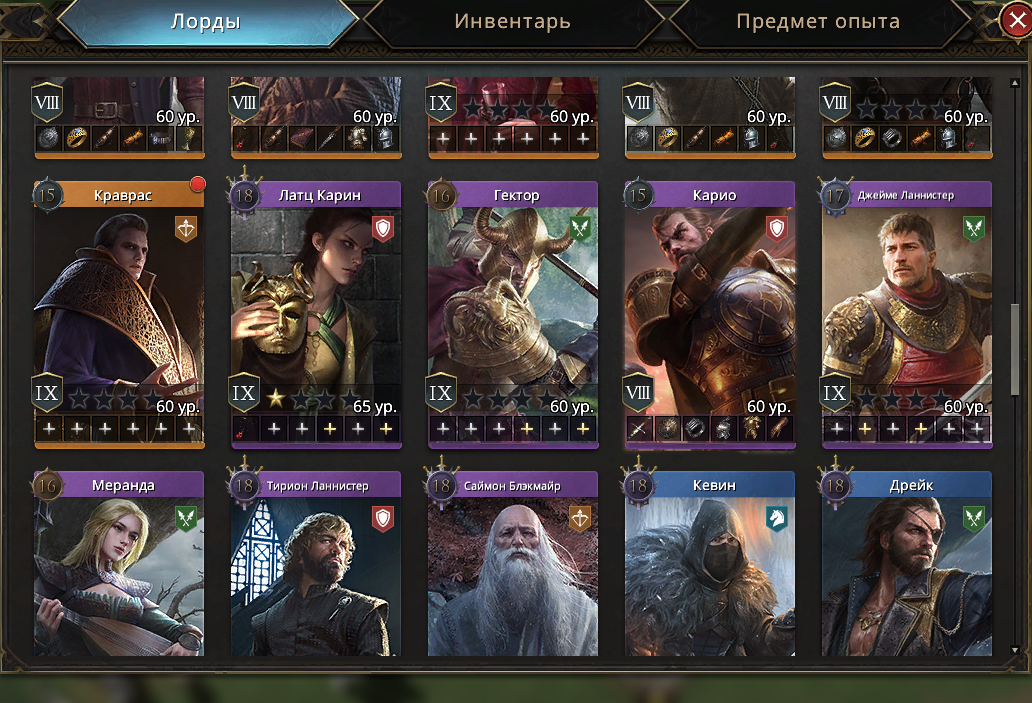The width and height of the screenshot is (1032, 703).
Task: Open the Инвентарь tab
Action: click(512, 22)
